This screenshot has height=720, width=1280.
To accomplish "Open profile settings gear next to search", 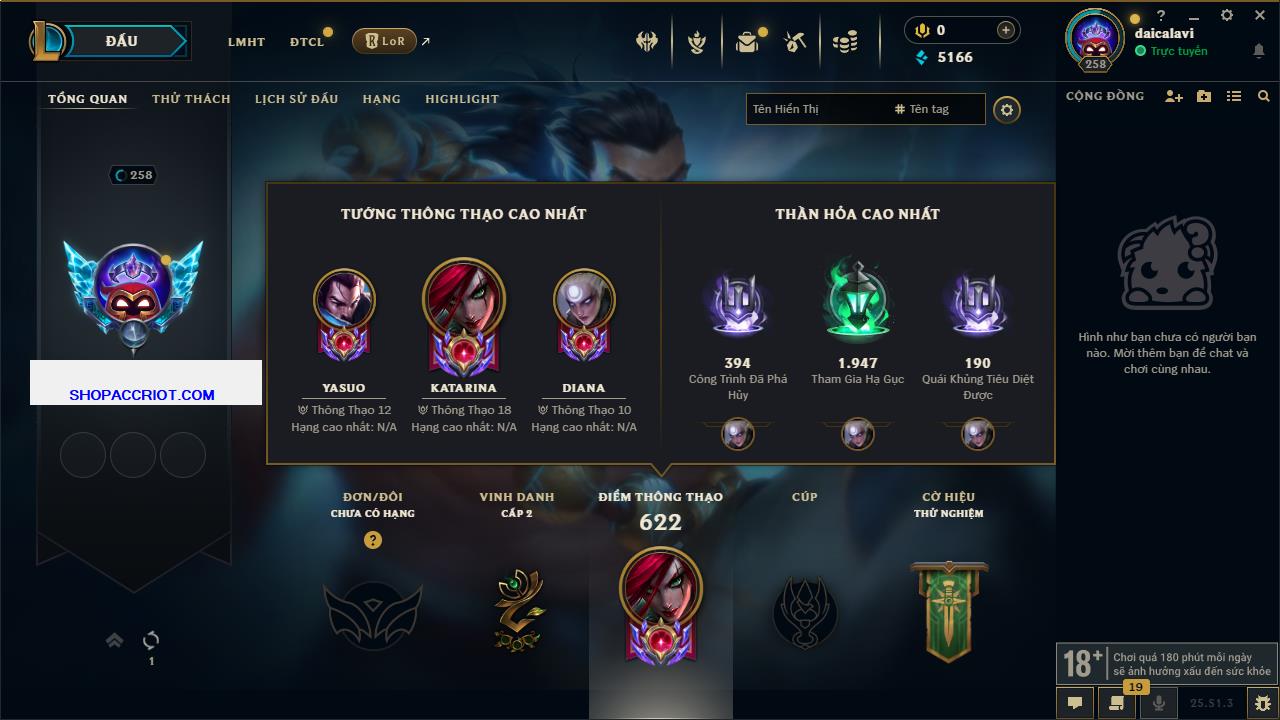I will [x=1007, y=109].
